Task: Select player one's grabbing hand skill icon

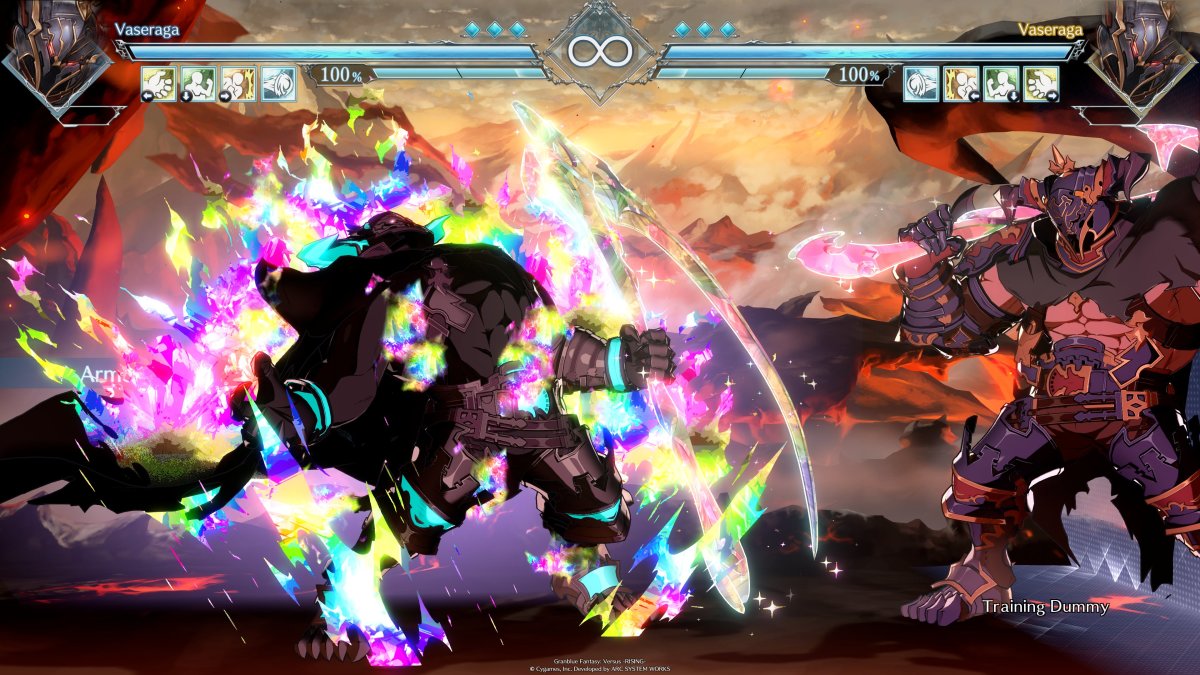Action: [158, 84]
